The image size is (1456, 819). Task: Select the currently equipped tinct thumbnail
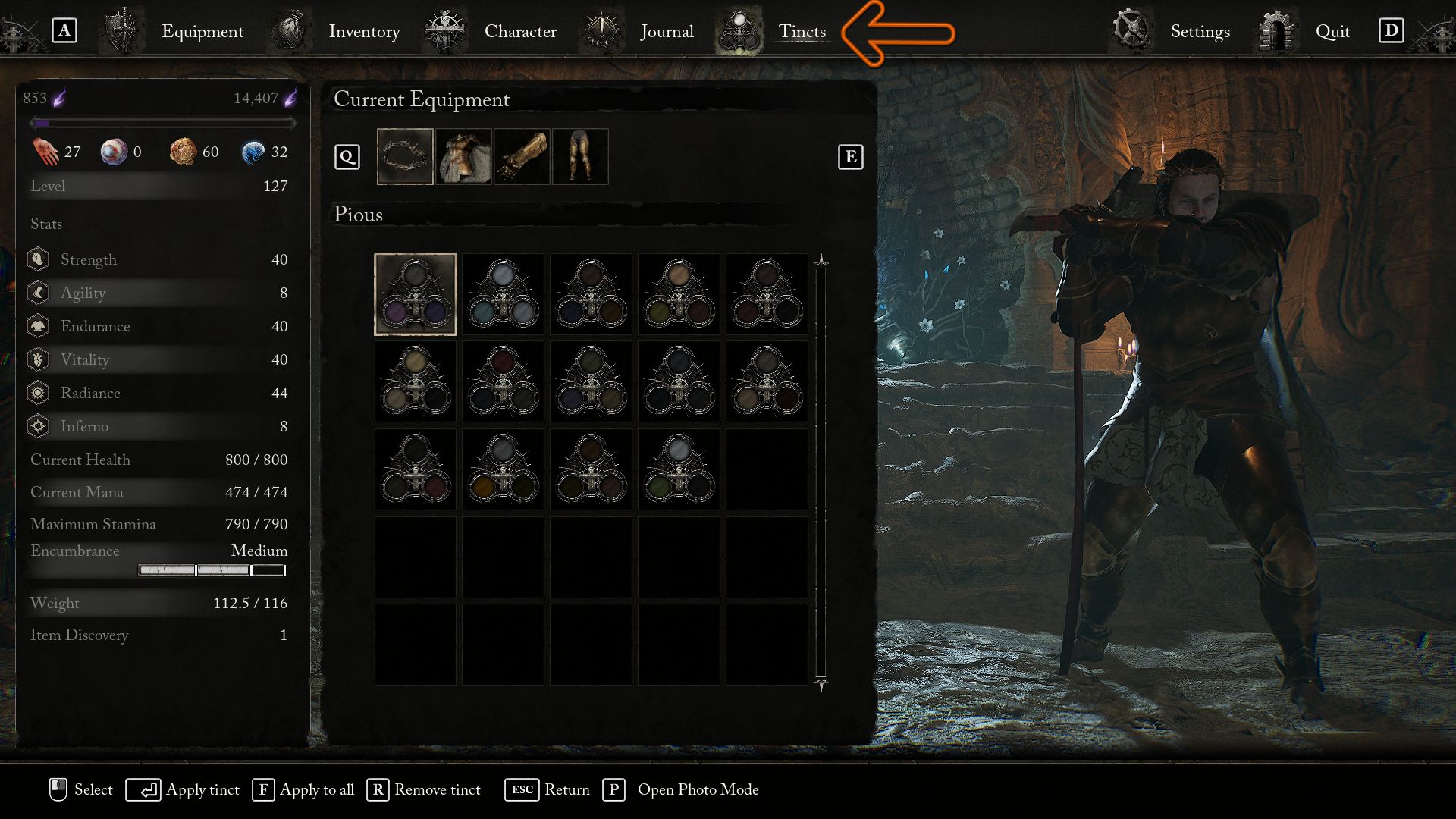click(416, 294)
